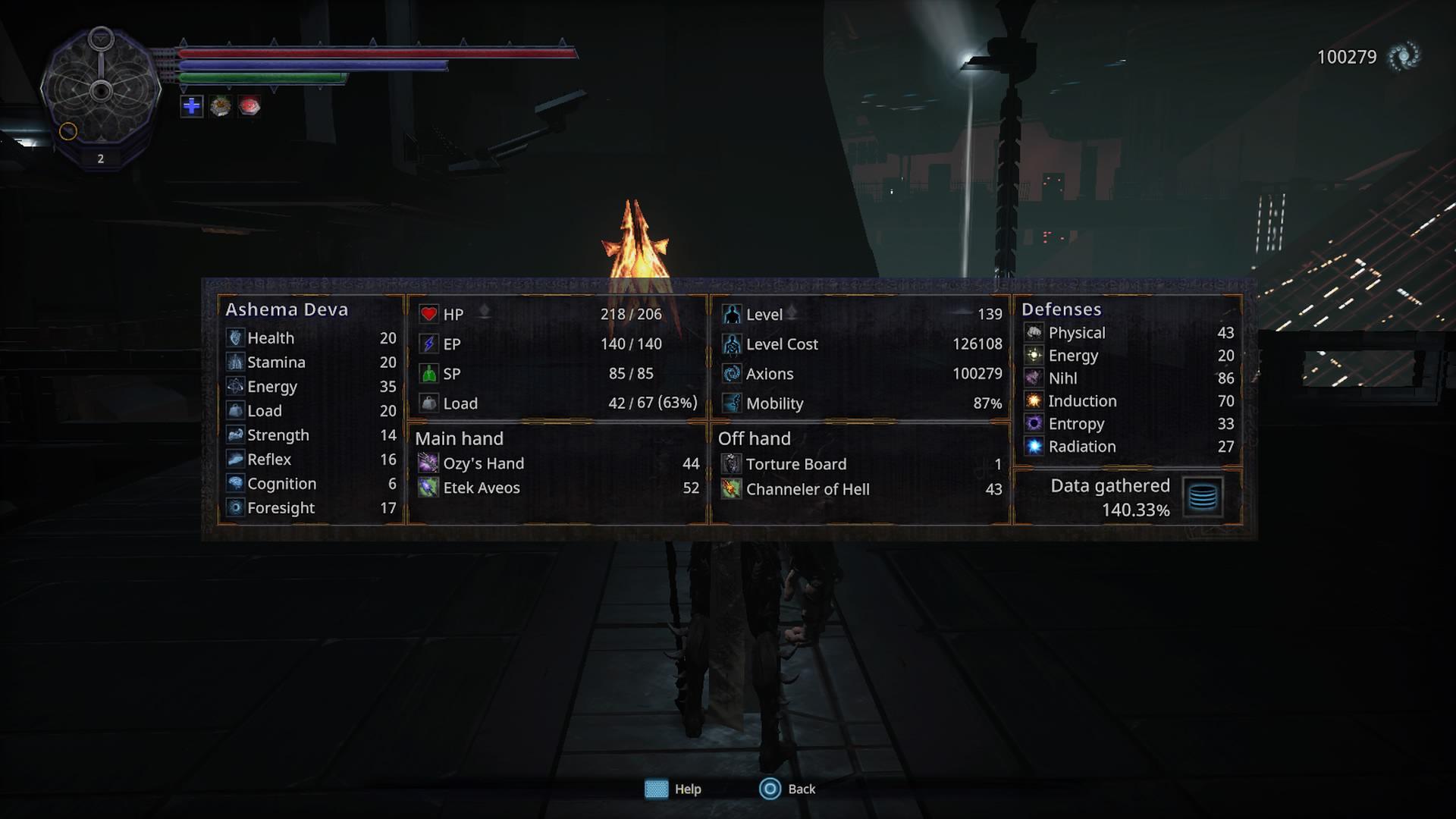Click the Axions spiral icon
Viewport: 1456px width, 819px height.
[x=731, y=373]
